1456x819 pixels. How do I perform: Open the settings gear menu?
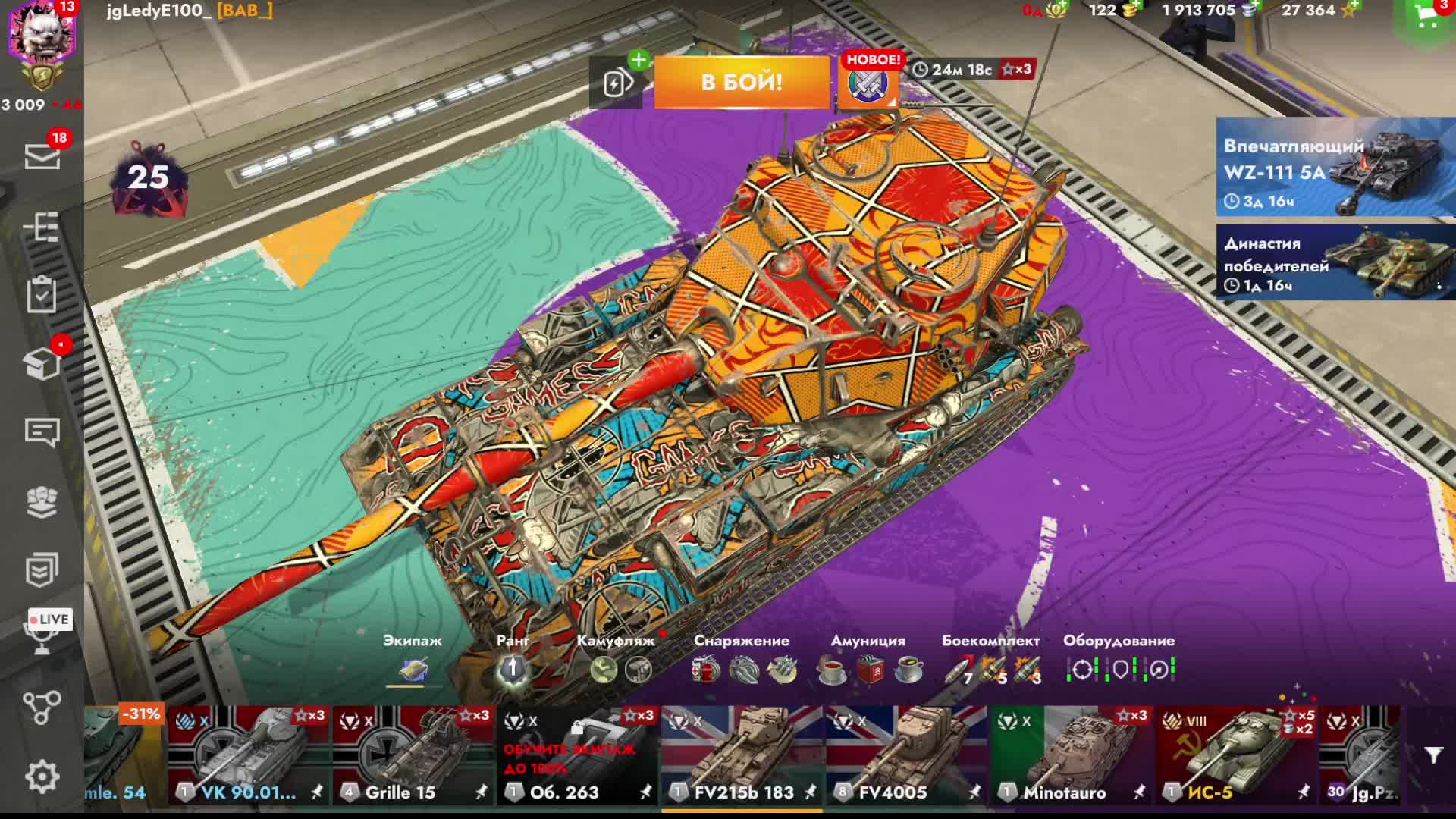click(42, 777)
